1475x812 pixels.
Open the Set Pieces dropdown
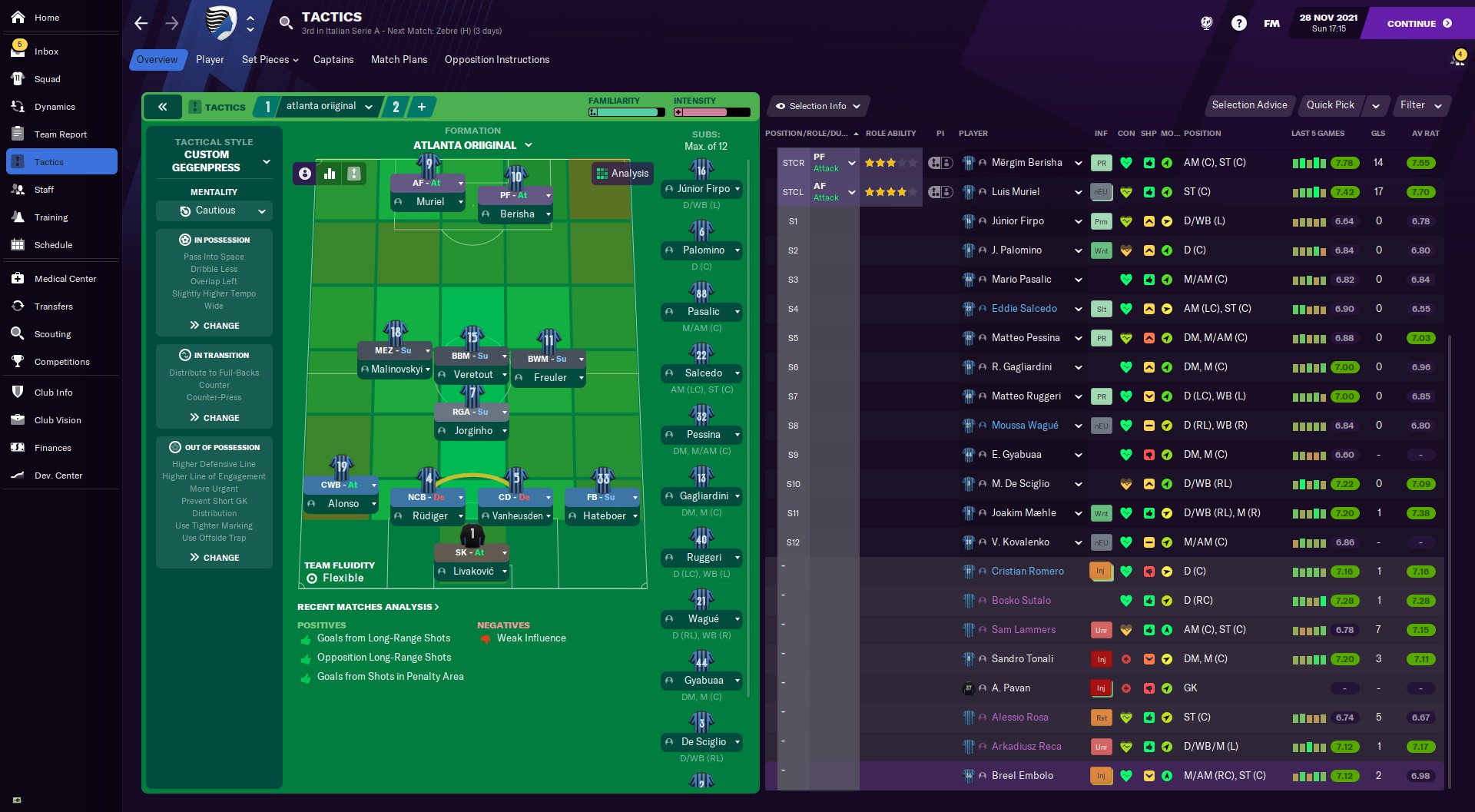270,60
